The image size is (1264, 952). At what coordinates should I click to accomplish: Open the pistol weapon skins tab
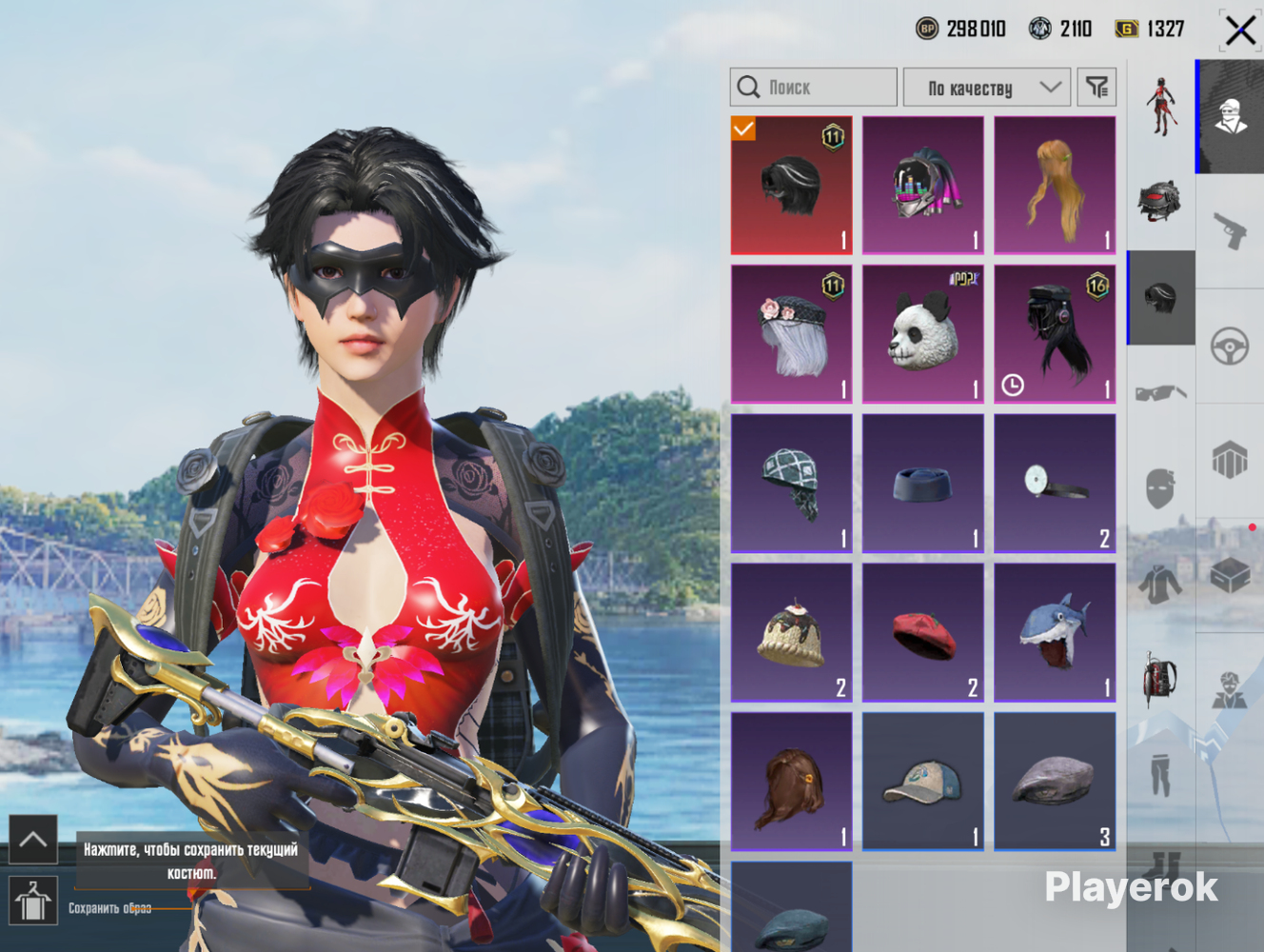(1230, 229)
